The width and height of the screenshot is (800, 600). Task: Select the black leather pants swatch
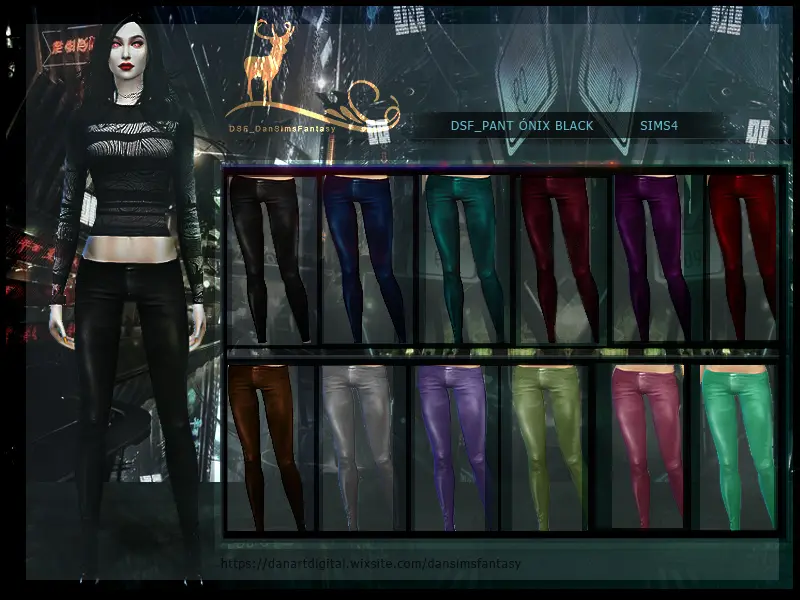pos(269,258)
